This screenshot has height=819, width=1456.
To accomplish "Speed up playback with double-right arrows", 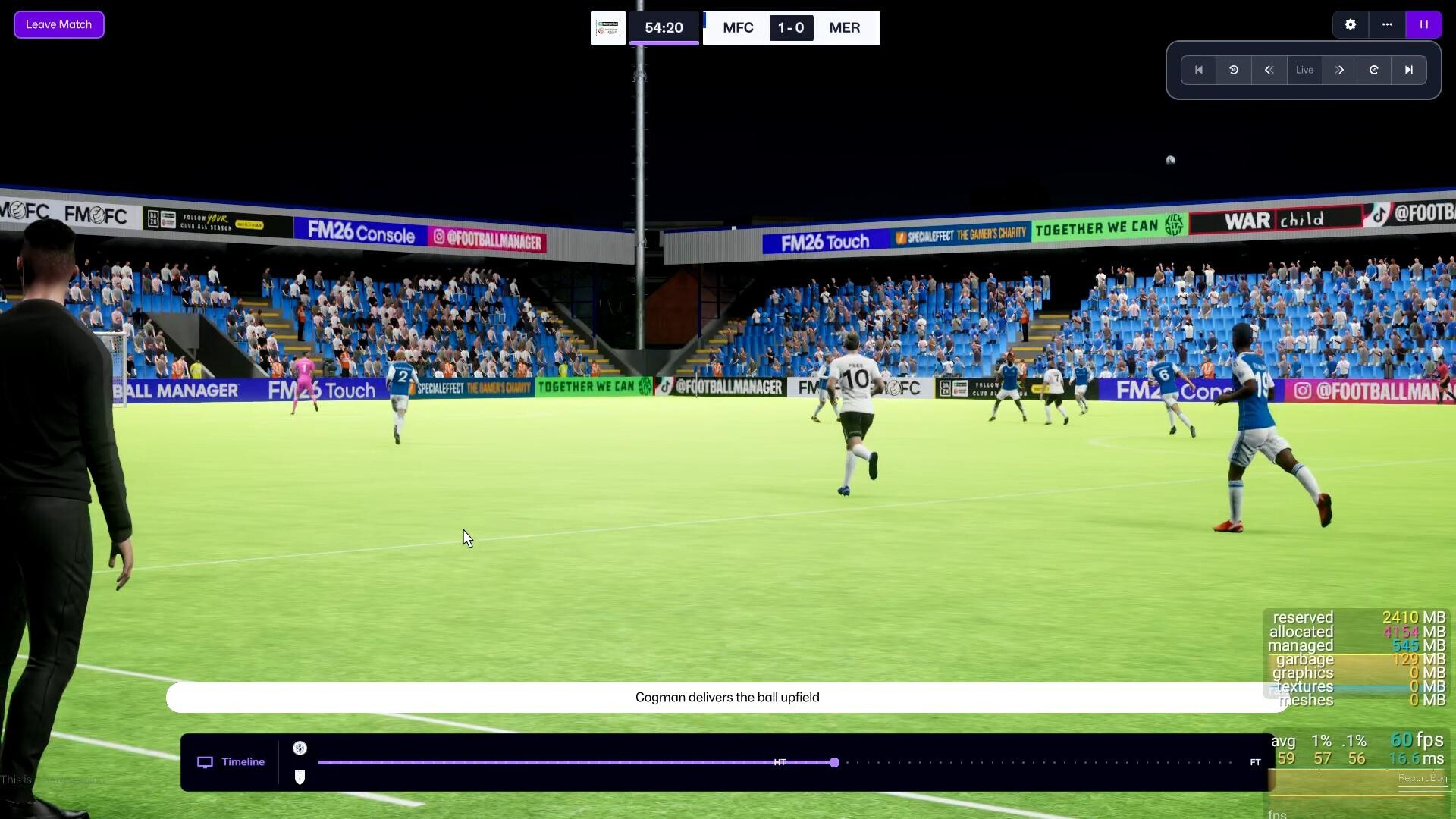I will pyautogui.click(x=1339, y=70).
